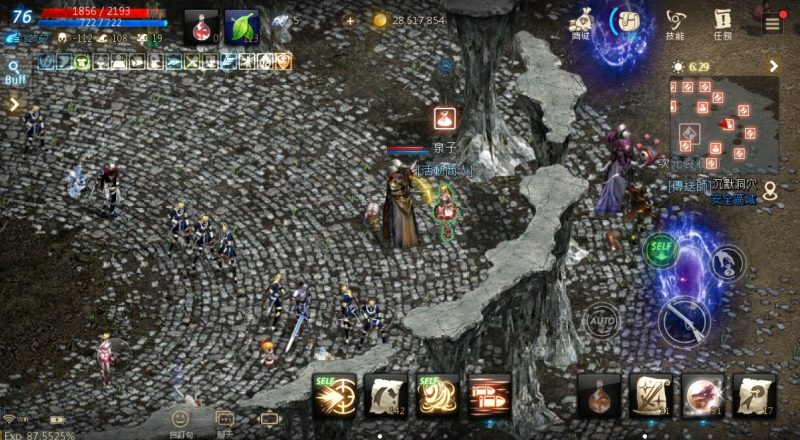Open the 技能 skills menu

coord(677,22)
